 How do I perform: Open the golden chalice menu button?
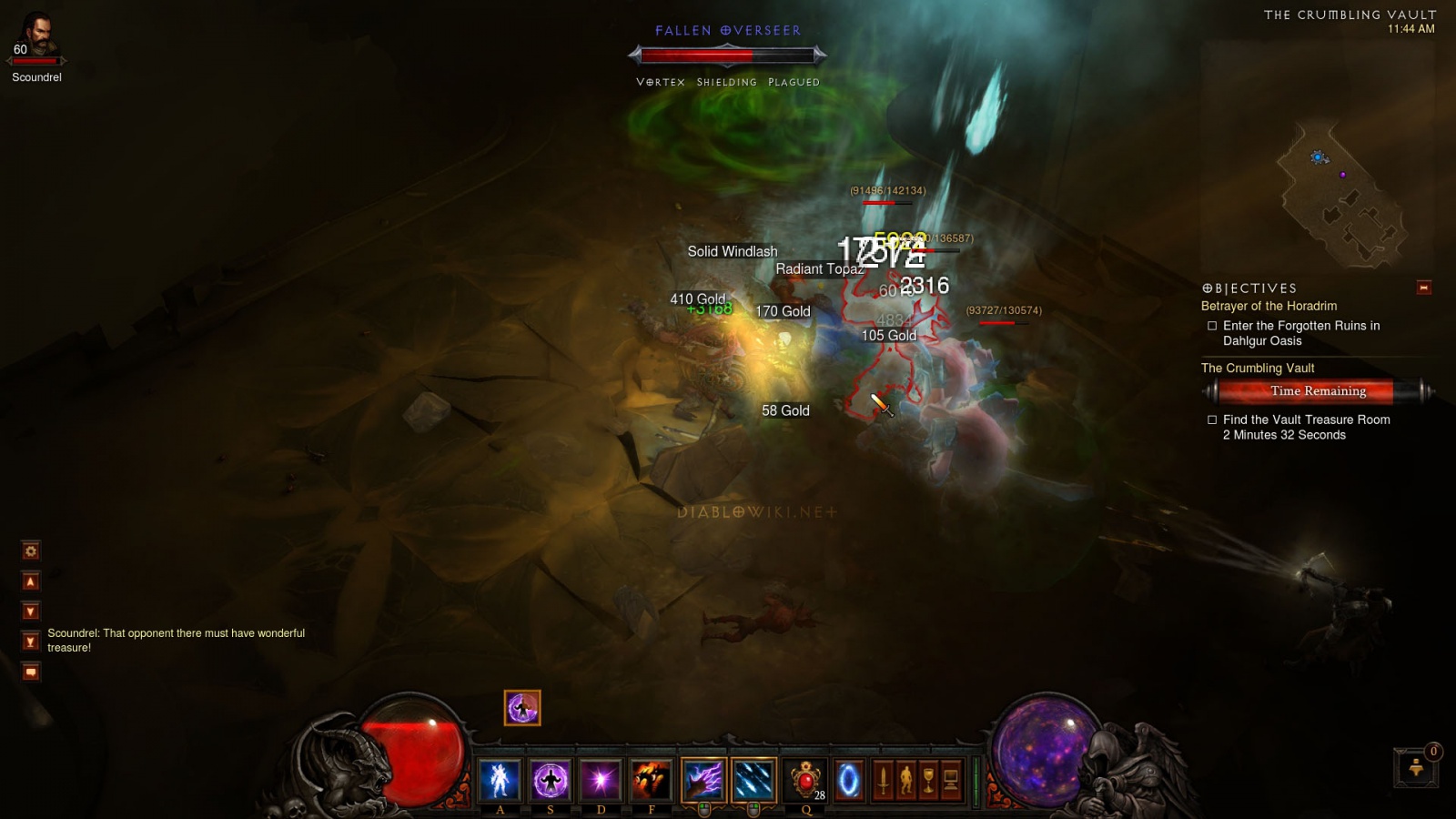pyautogui.click(x=928, y=781)
